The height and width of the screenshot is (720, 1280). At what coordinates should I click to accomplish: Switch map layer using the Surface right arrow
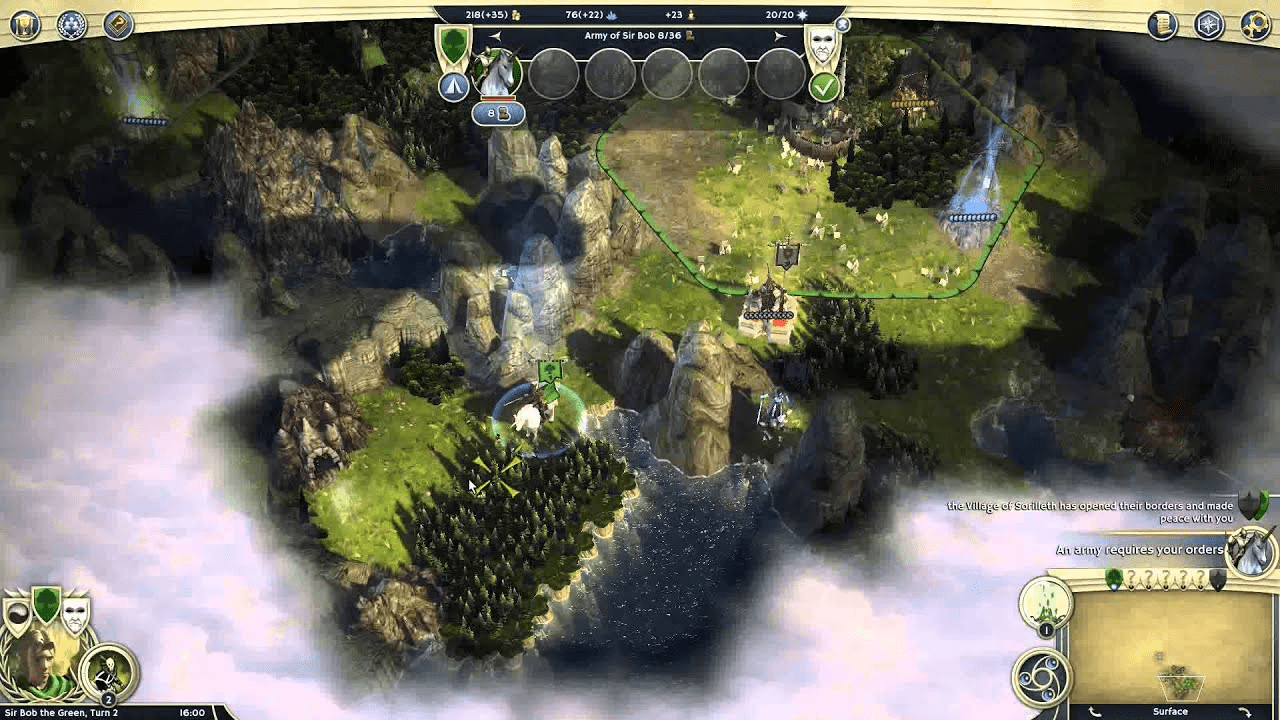tap(1245, 711)
